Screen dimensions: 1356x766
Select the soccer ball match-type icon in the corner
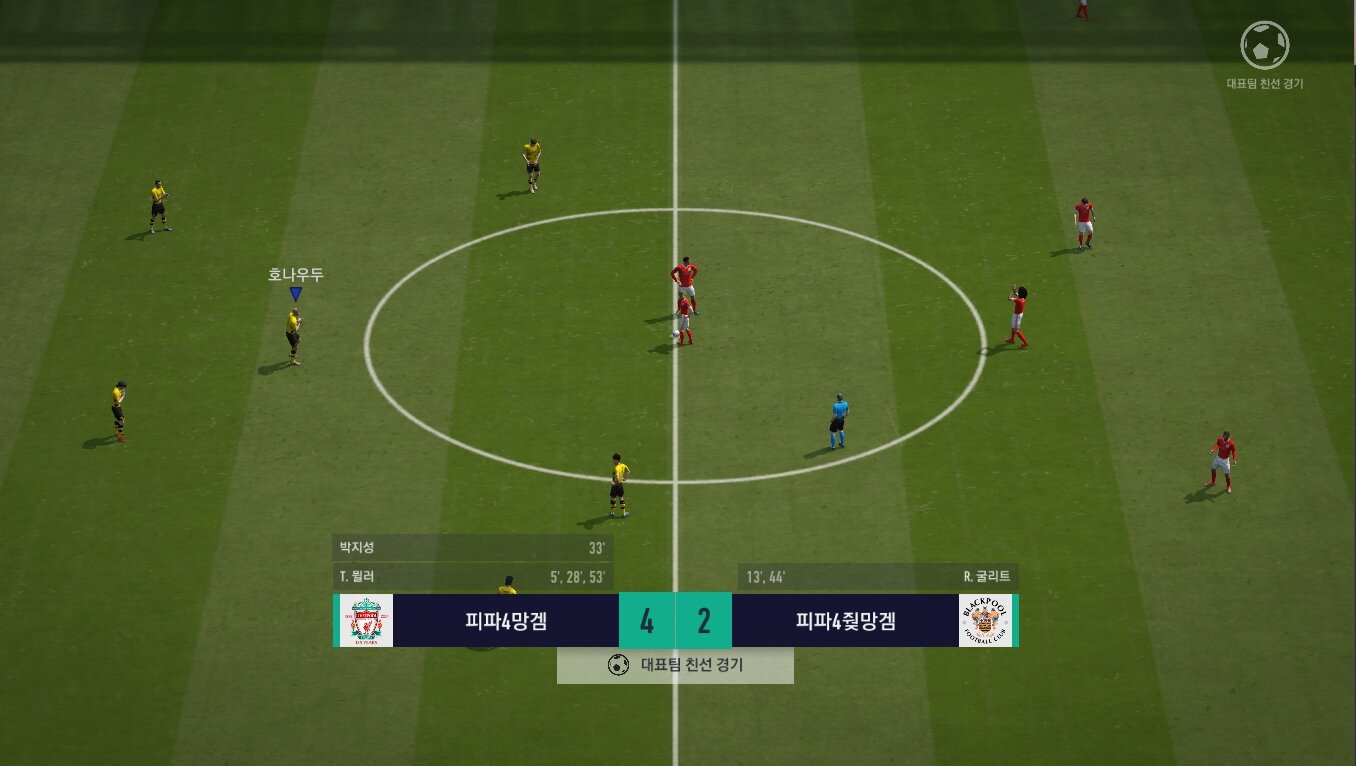1264,45
